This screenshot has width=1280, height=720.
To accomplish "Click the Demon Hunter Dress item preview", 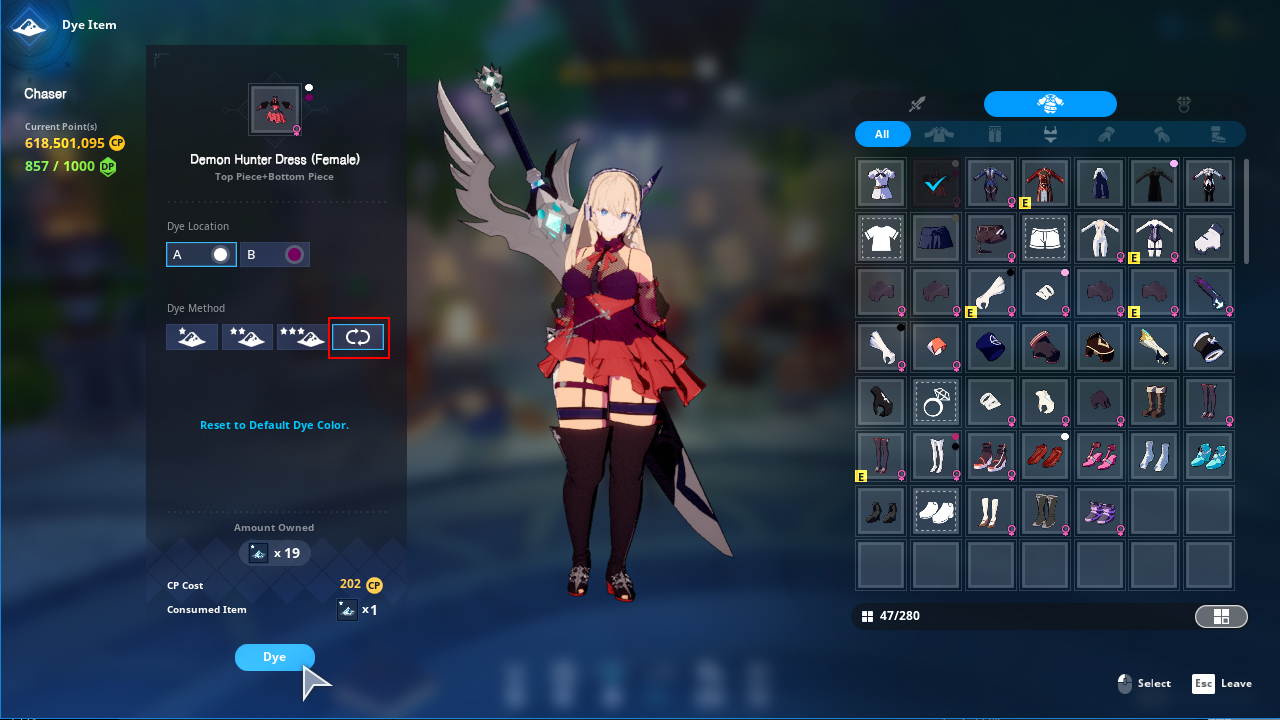I will click(274, 110).
